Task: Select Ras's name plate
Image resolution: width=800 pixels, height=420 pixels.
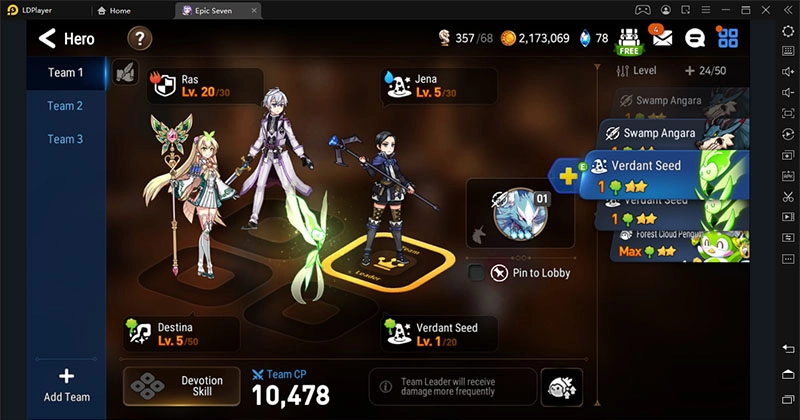Action: pyautogui.click(x=205, y=86)
